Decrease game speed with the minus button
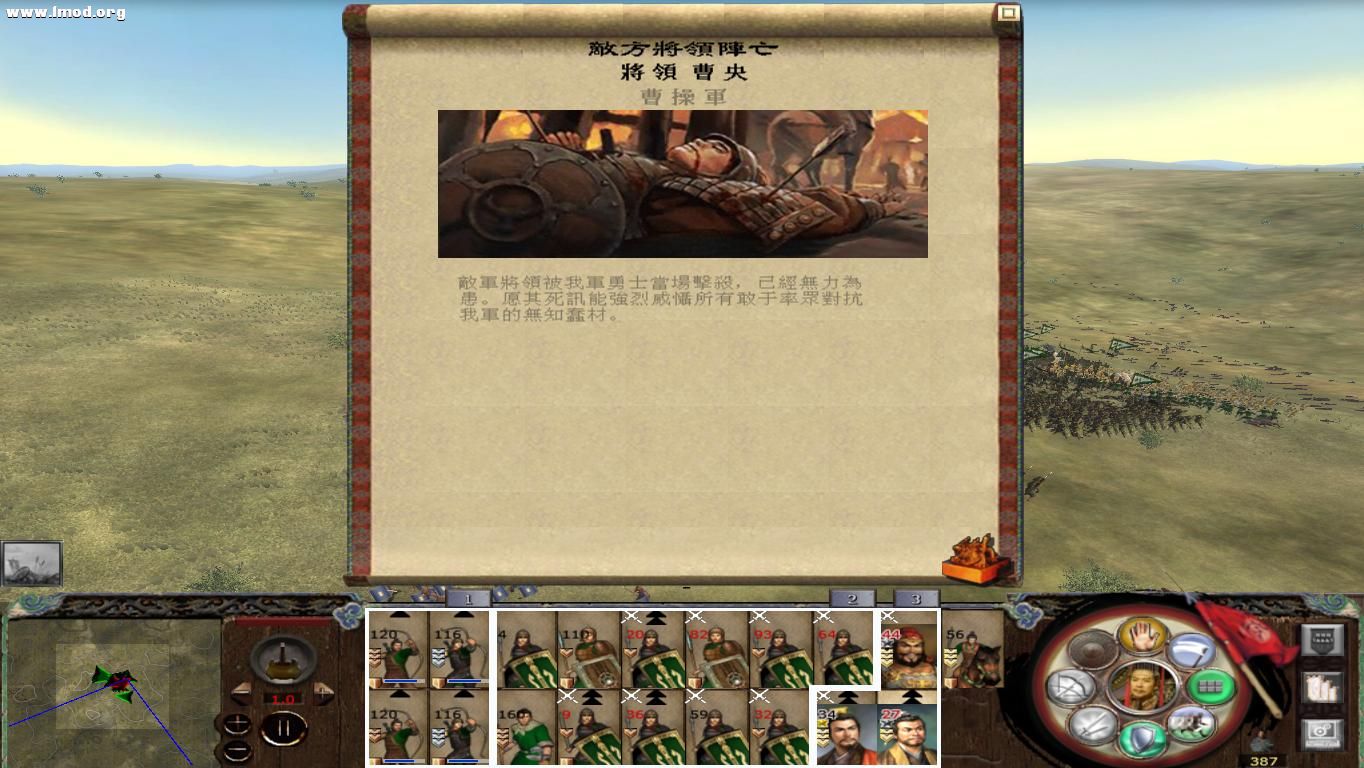The height and width of the screenshot is (768, 1364). [242, 694]
